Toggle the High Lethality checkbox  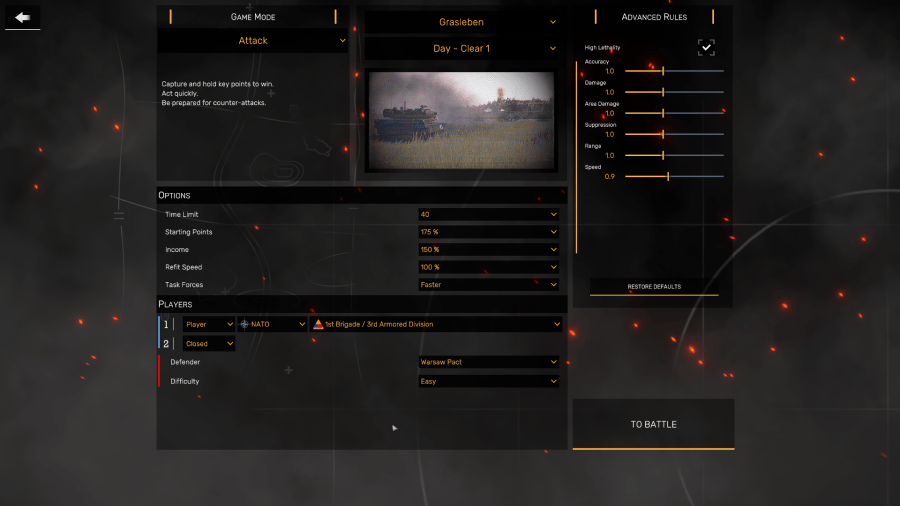pos(706,47)
